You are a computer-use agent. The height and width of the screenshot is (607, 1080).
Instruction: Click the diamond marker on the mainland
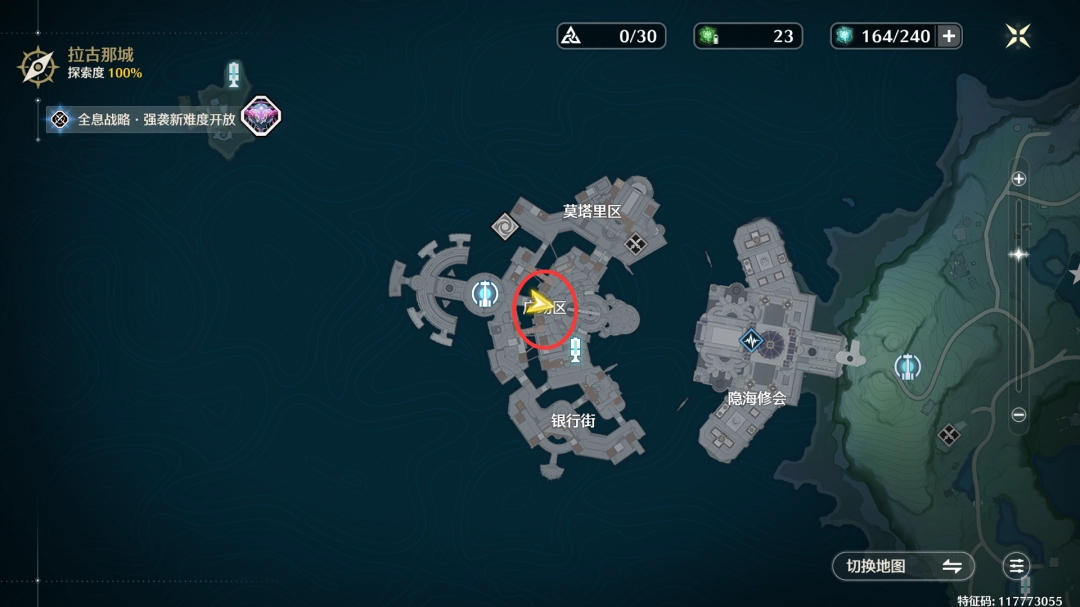(948, 434)
